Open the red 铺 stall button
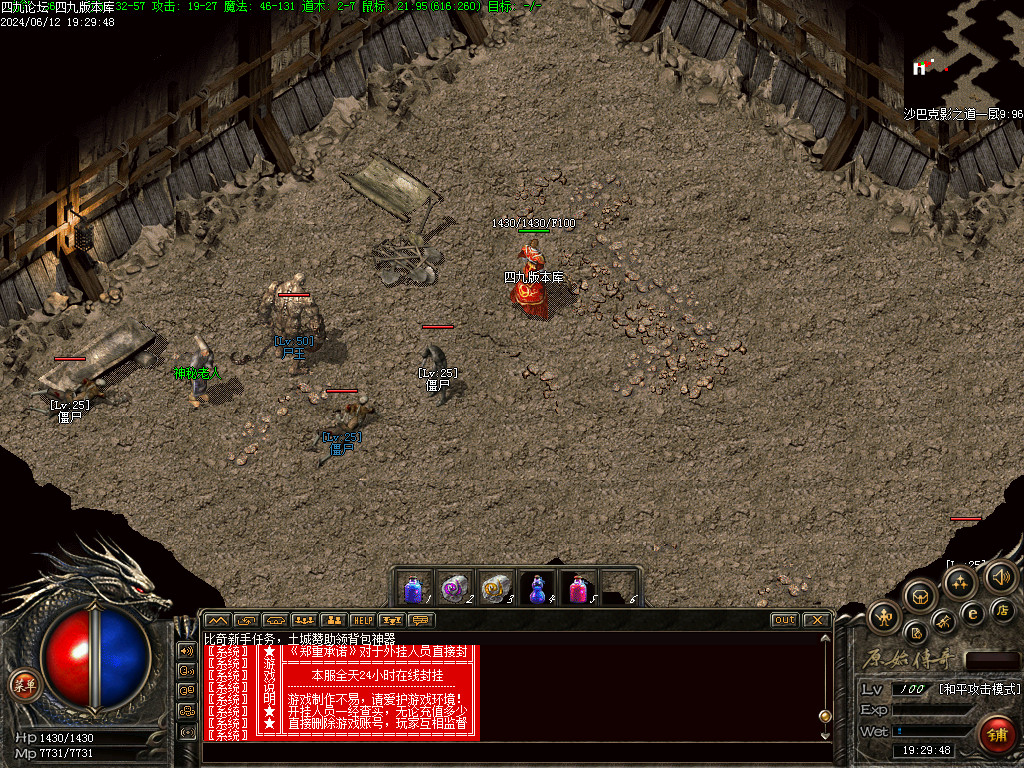Image resolution: width=1024 pixels, height=768 pixels. [x=996, y=733]
